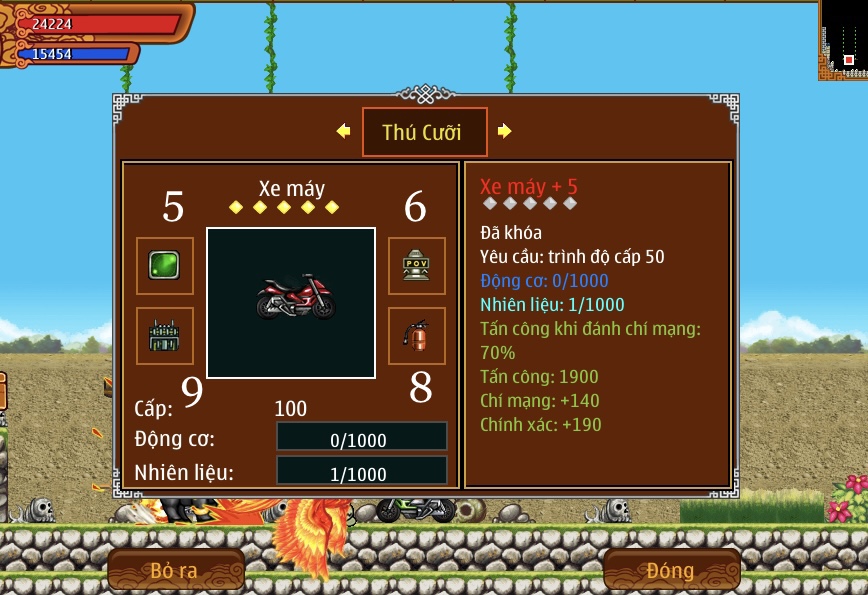This screenshot has height=595, width=868.
Task: Select the red fire extinguisher slot
Action: [x=416, y=335]
